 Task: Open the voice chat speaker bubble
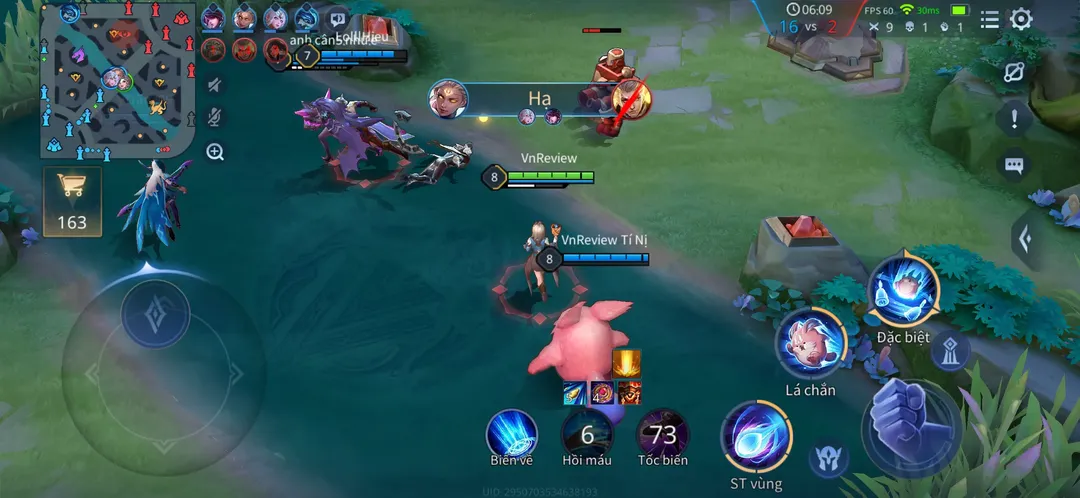coord(338,19)
